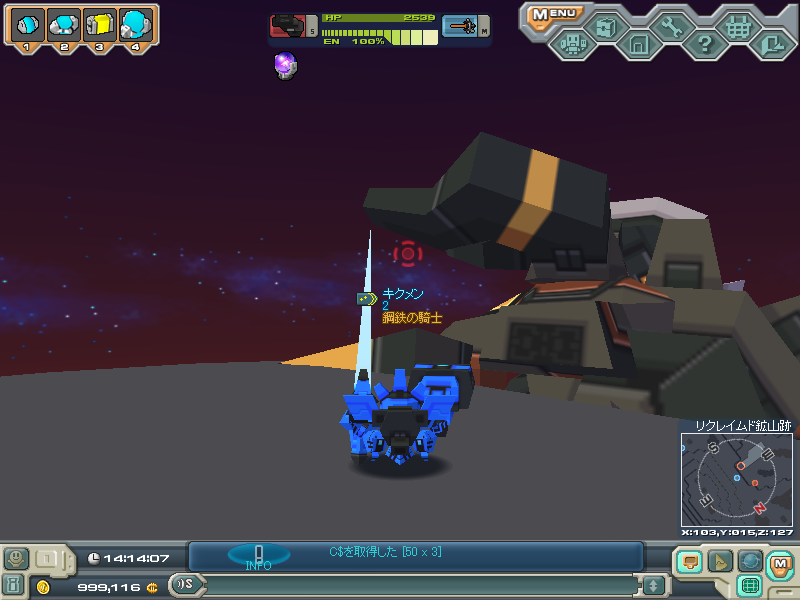Select the yellow cube item in slot 3

[99, 24]
